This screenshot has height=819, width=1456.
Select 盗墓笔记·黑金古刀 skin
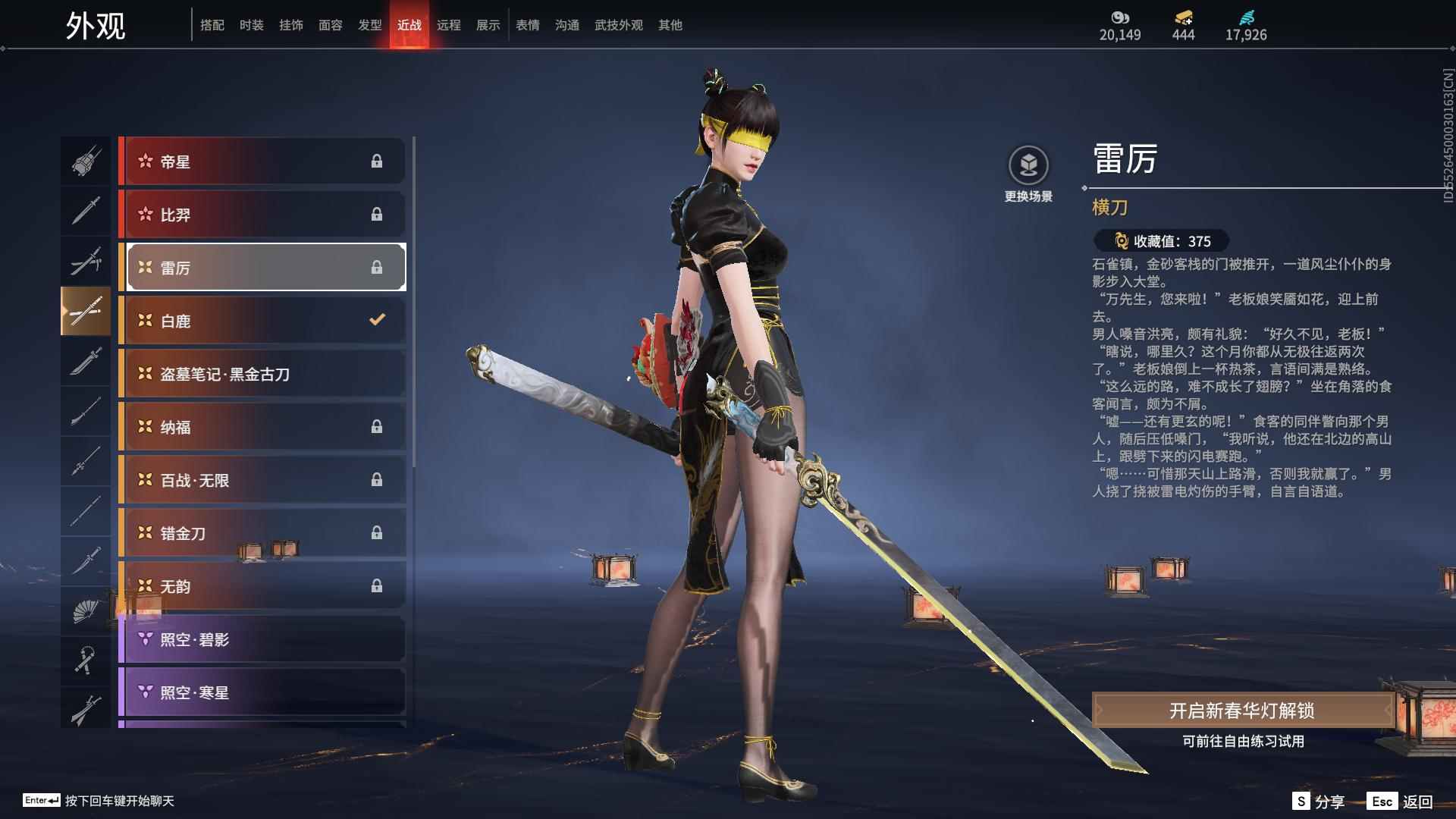262,374
